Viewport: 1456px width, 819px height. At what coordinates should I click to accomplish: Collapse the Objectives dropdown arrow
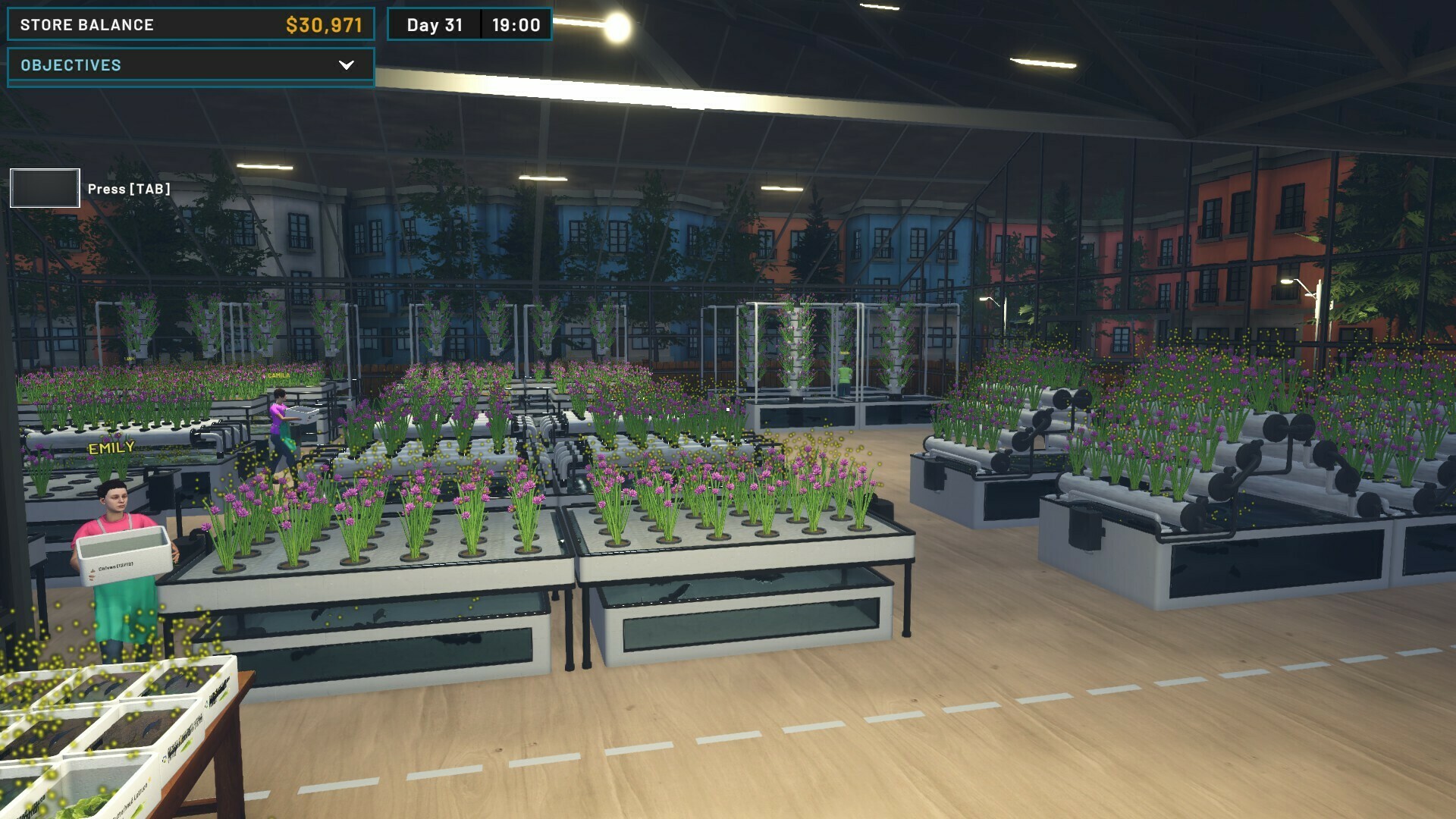pyautogui.click(x=348, y=65)
